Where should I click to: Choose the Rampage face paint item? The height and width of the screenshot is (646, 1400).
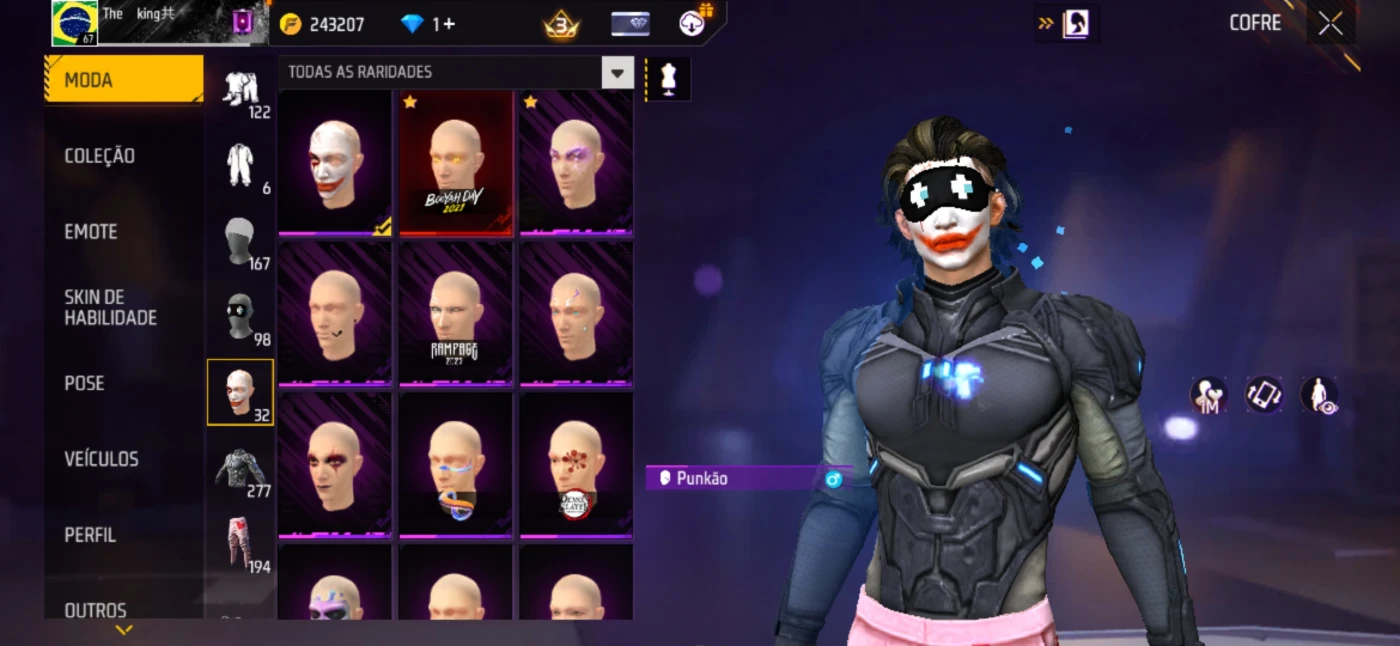point(455,315)
